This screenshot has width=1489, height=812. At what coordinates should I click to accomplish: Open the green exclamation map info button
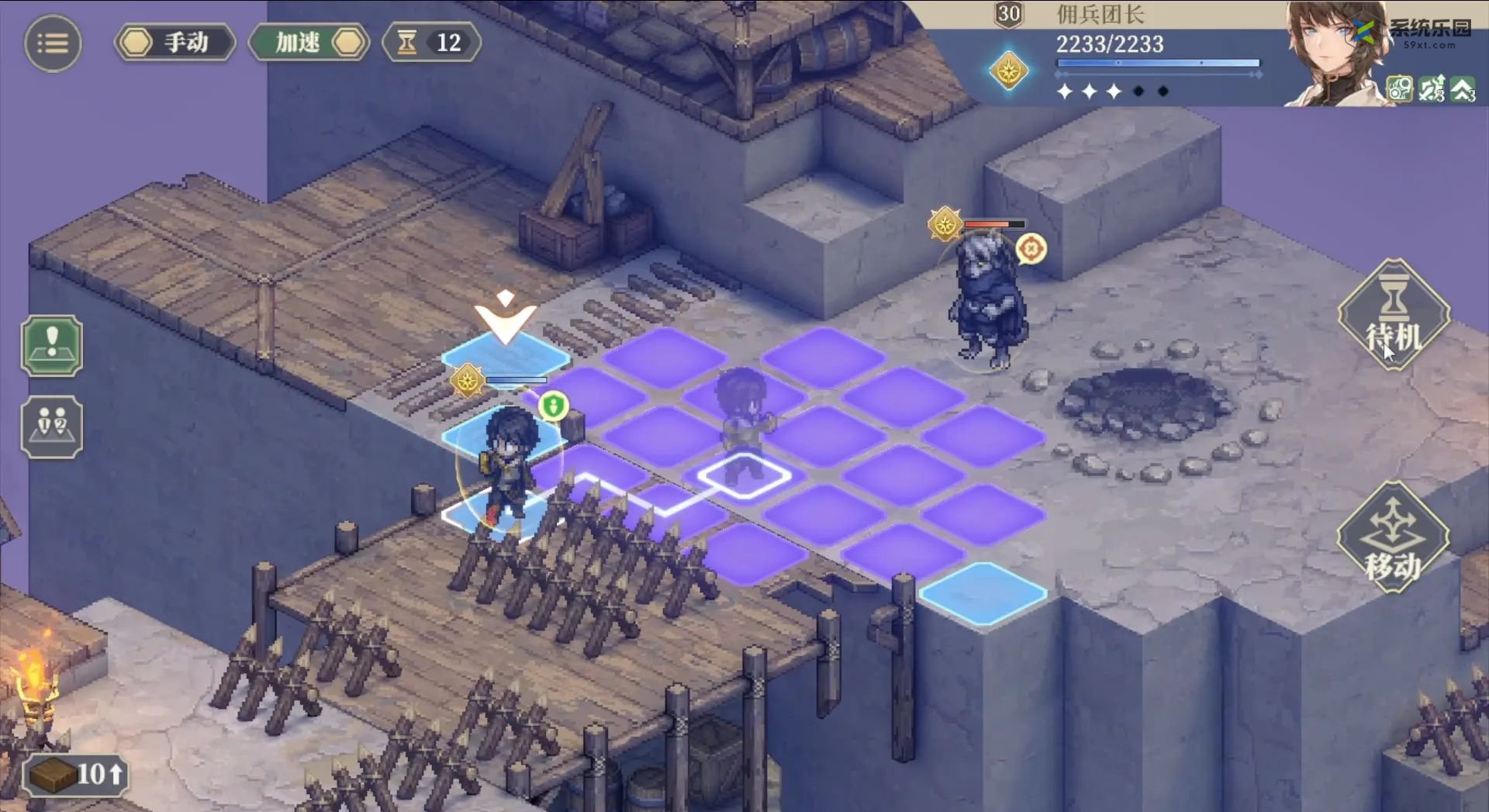(52, 346)
